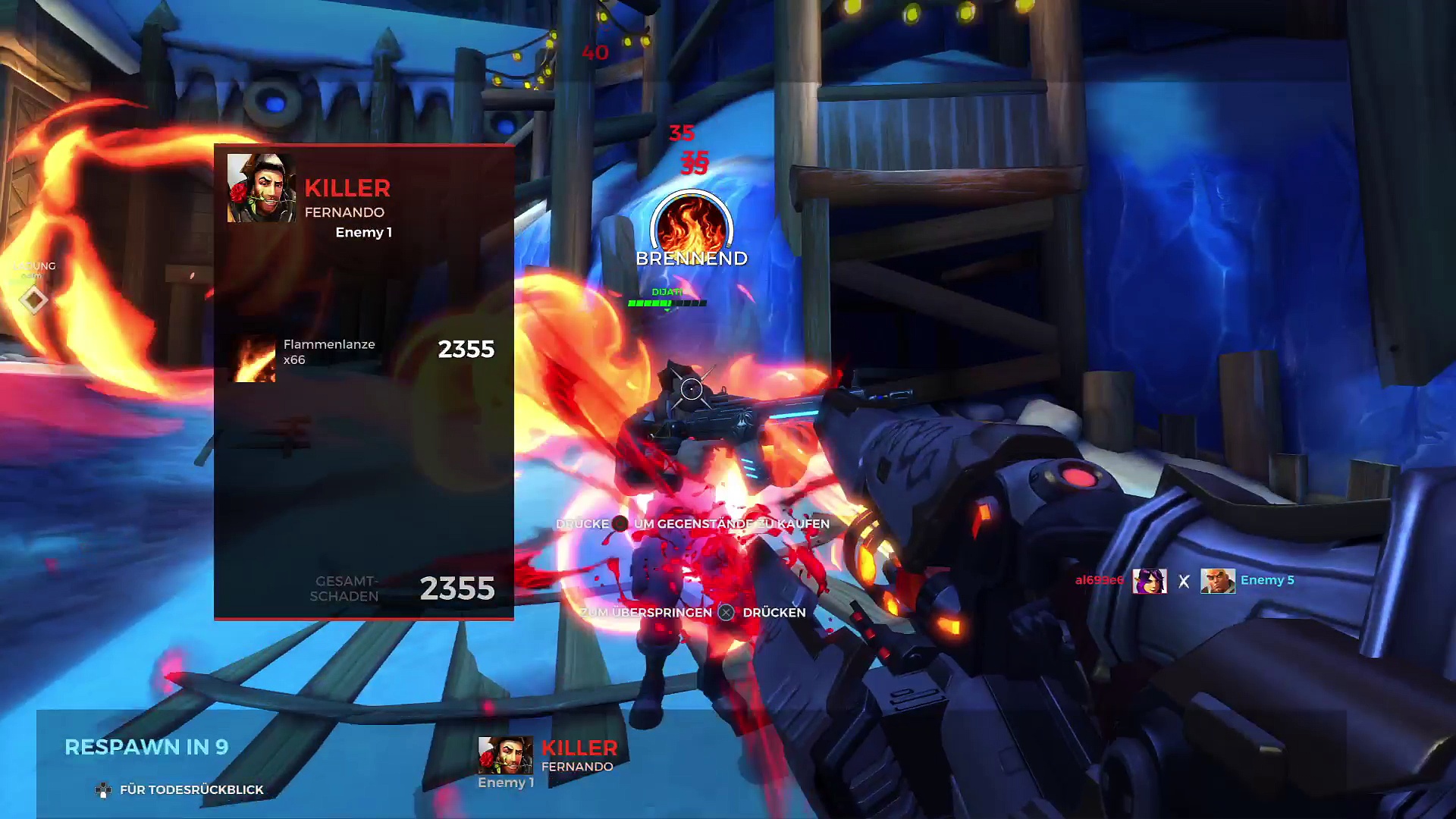
Task: Select the purple-haired champion portrait in kill feed
Action: 1150,581
